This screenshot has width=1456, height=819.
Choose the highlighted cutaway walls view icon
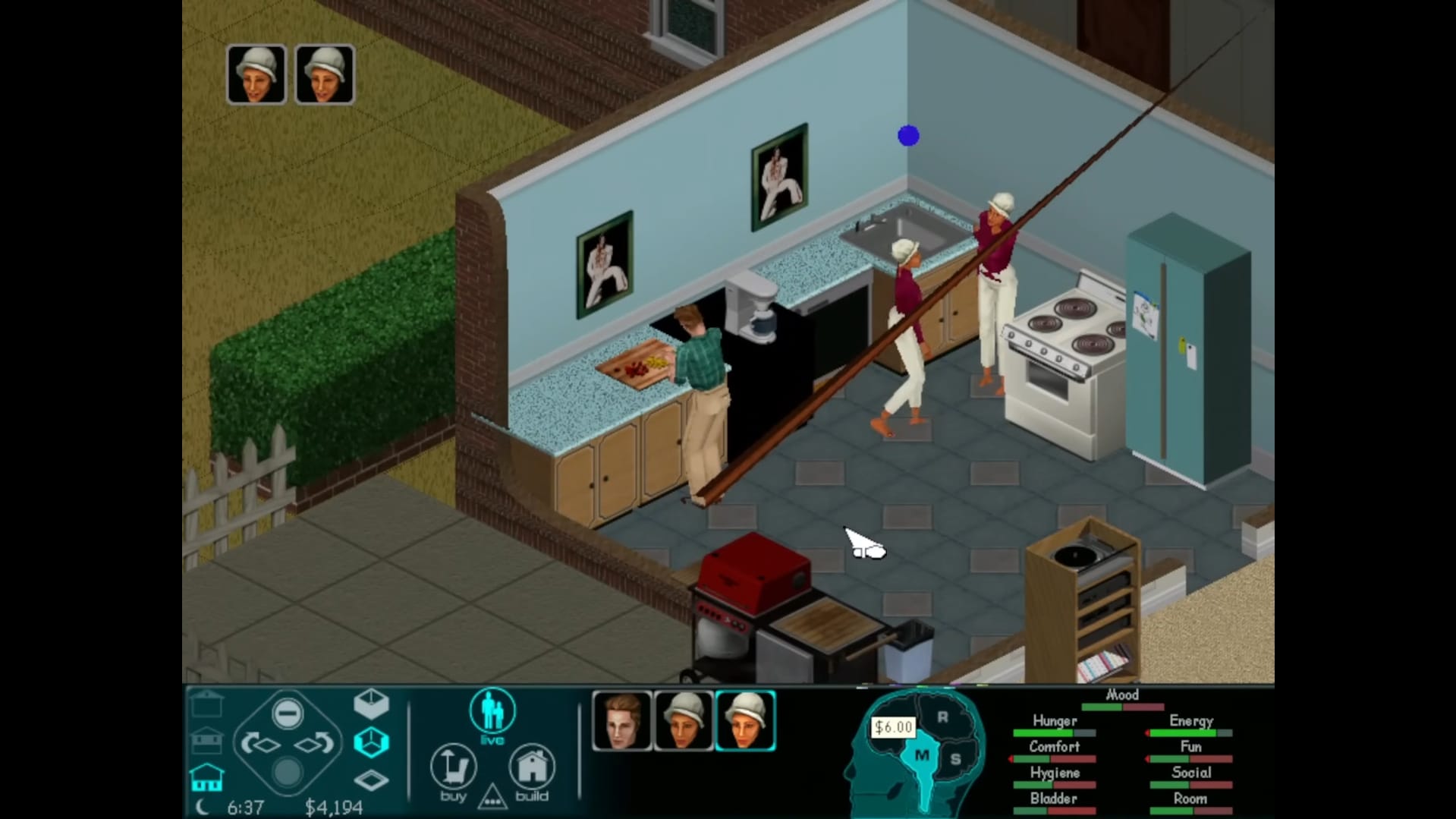coord(371,742)
